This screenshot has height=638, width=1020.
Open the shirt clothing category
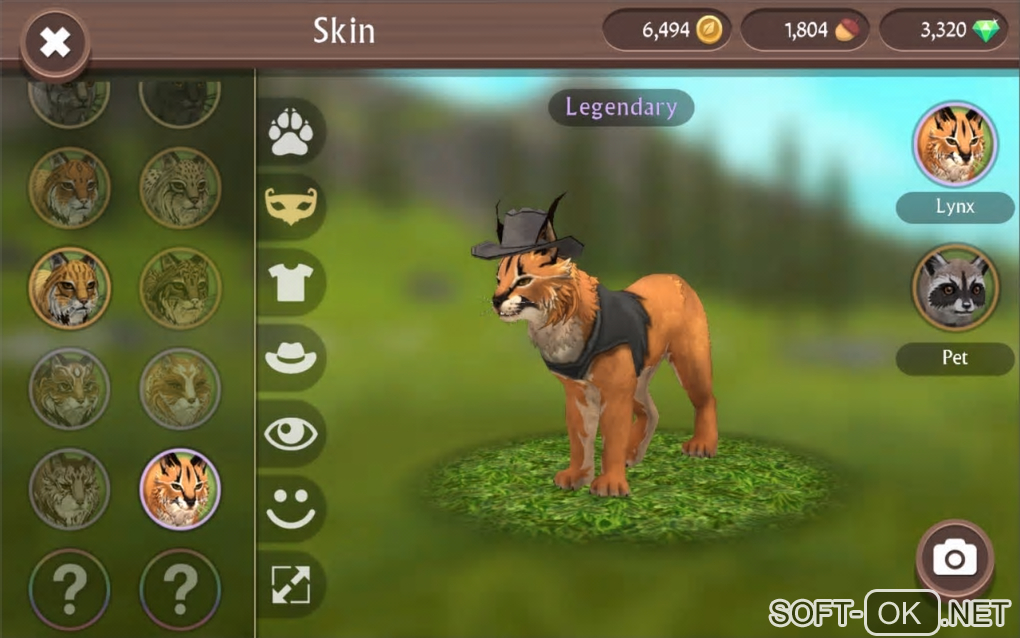click(x=291, y=282)
